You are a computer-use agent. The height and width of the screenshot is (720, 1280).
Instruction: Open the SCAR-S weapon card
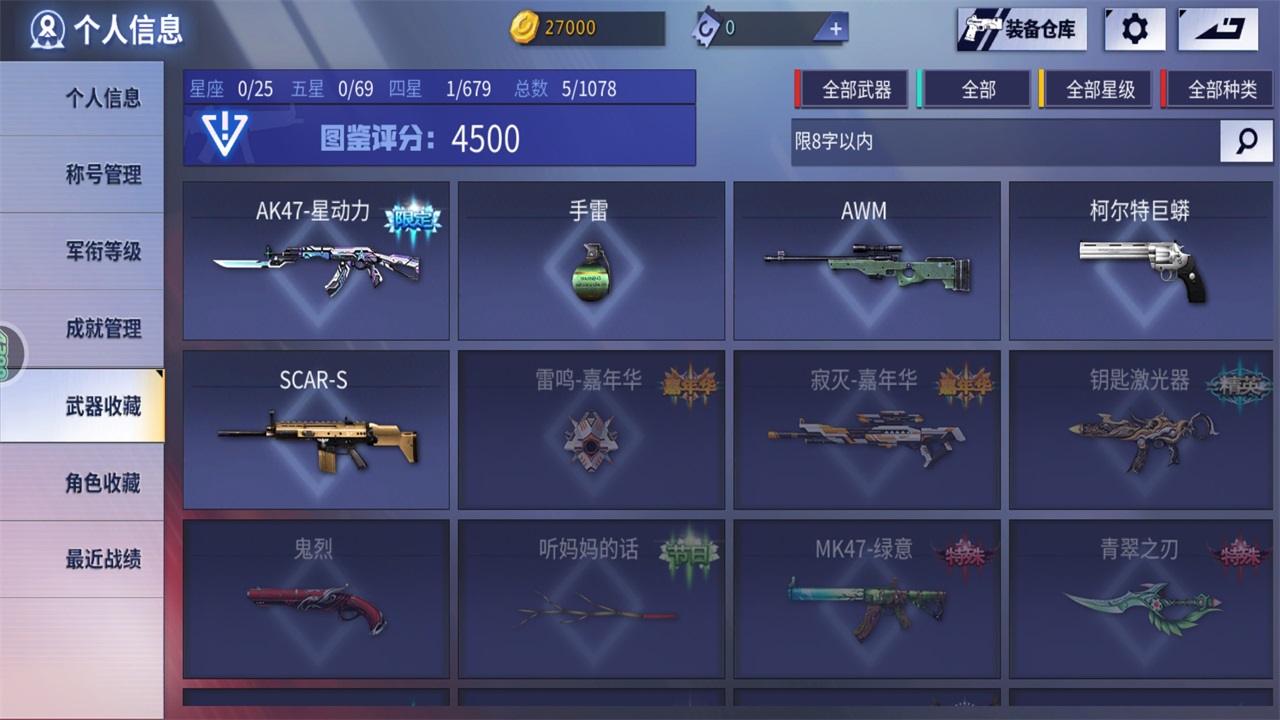[316, 430]
